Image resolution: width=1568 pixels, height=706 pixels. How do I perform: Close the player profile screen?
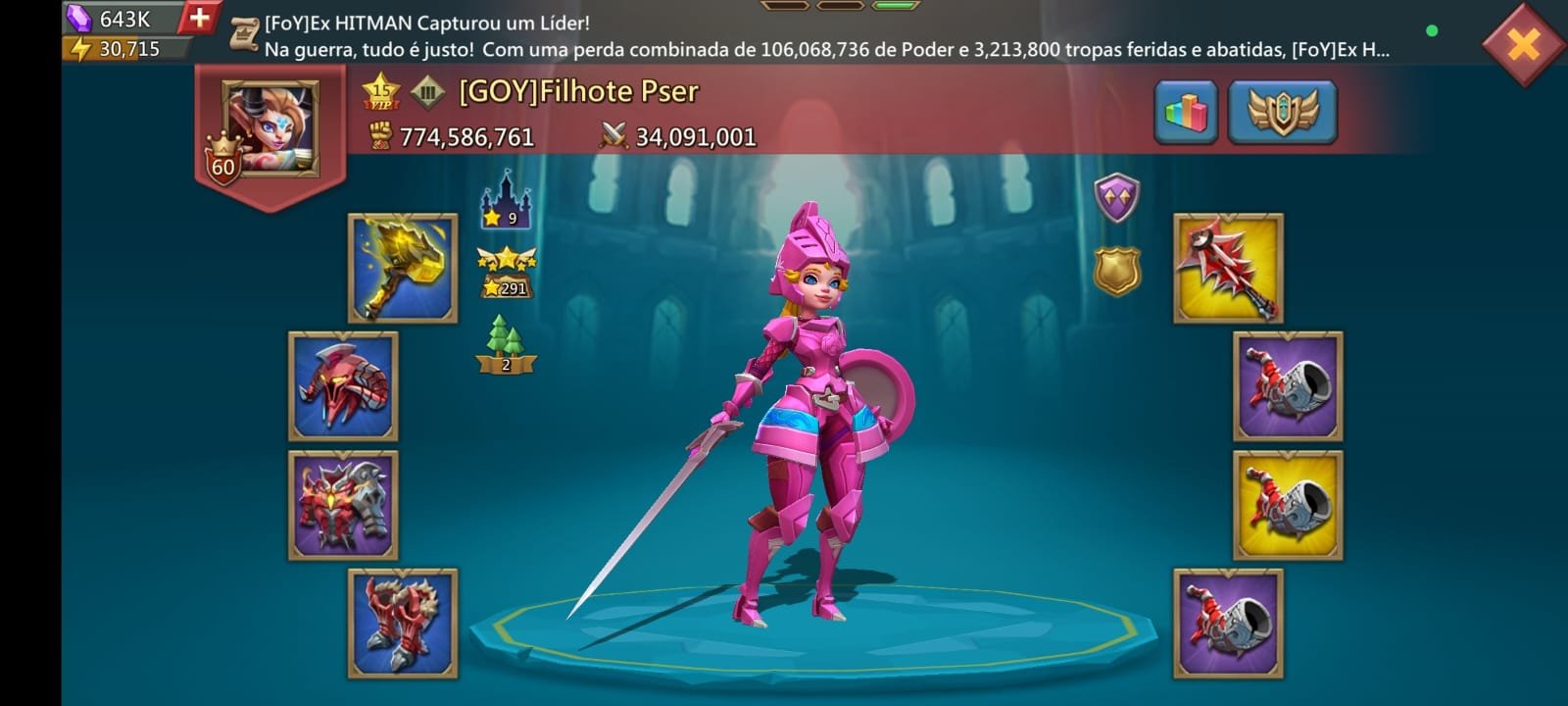[1523, 44]
